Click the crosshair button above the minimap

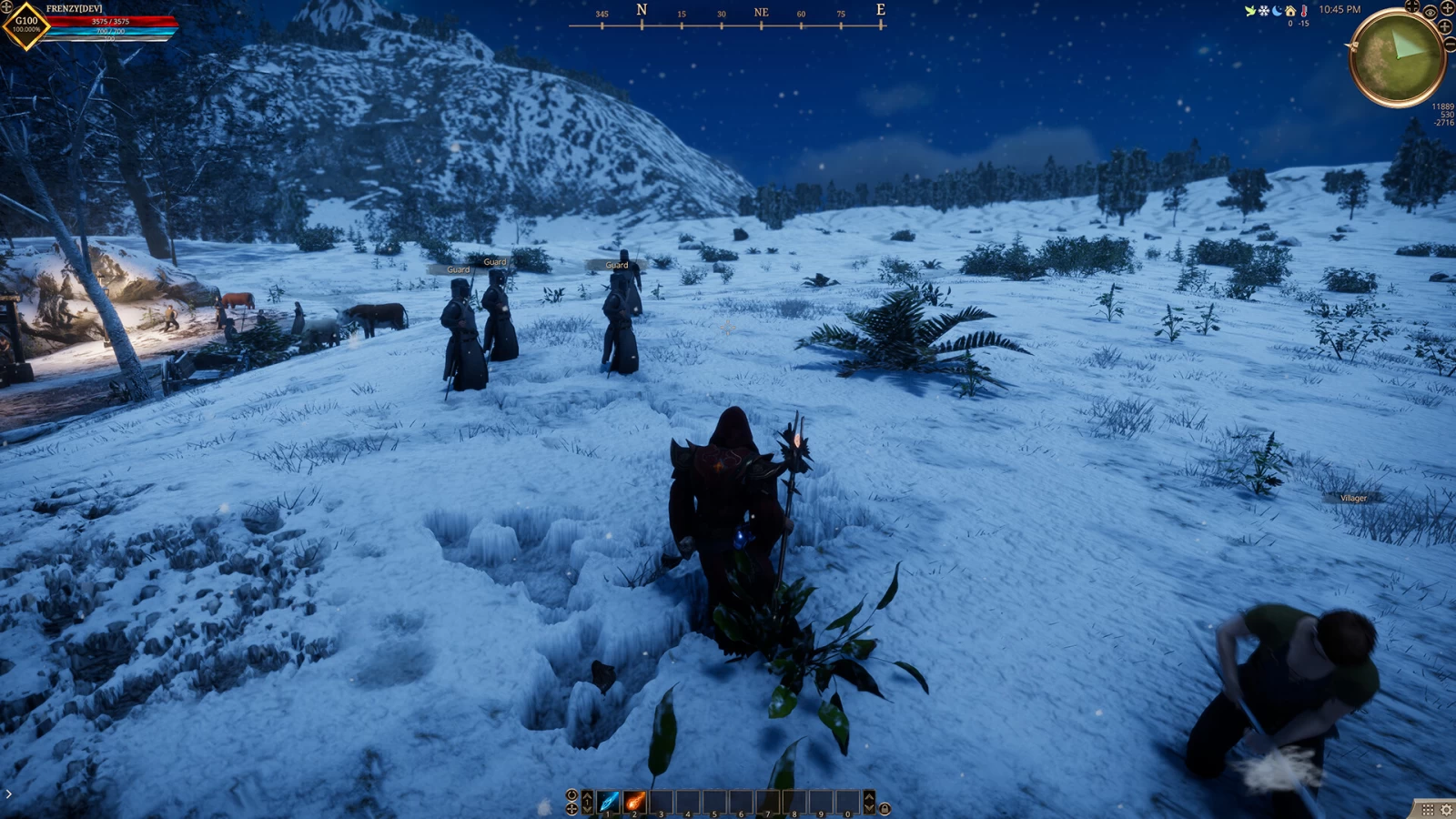coord(1412,6)
